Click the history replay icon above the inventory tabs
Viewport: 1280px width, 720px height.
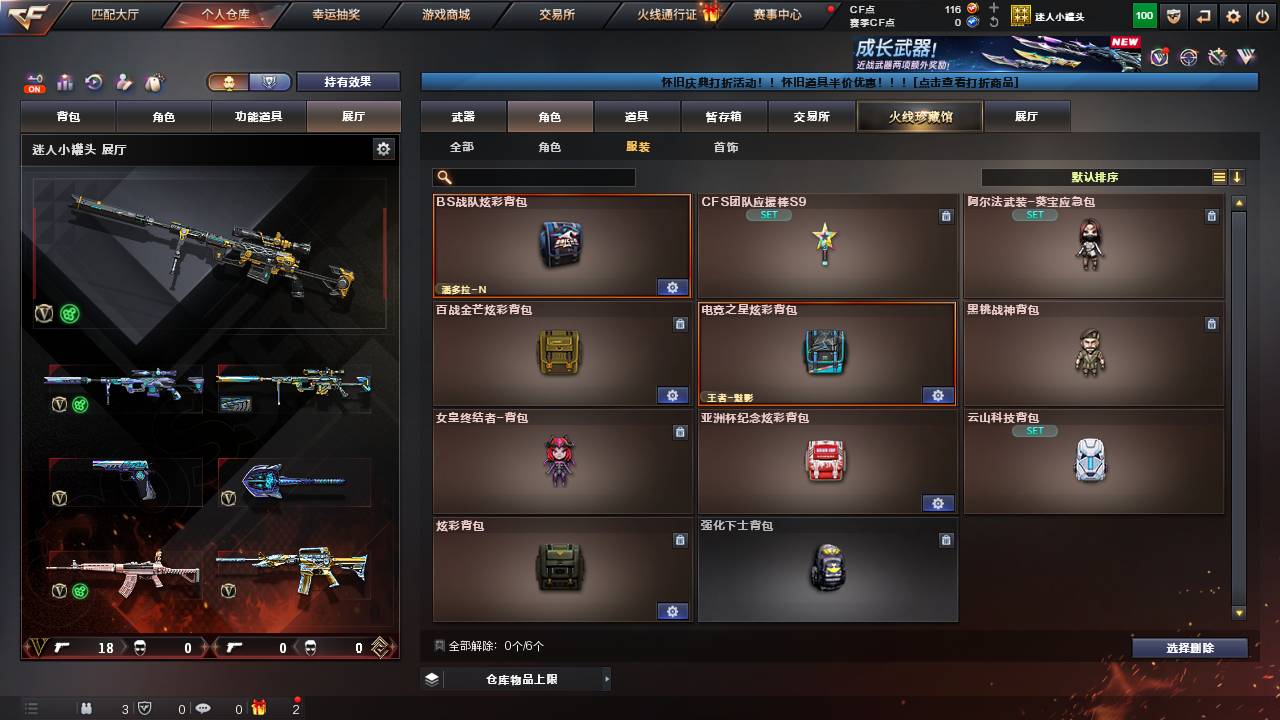[94, 80]
